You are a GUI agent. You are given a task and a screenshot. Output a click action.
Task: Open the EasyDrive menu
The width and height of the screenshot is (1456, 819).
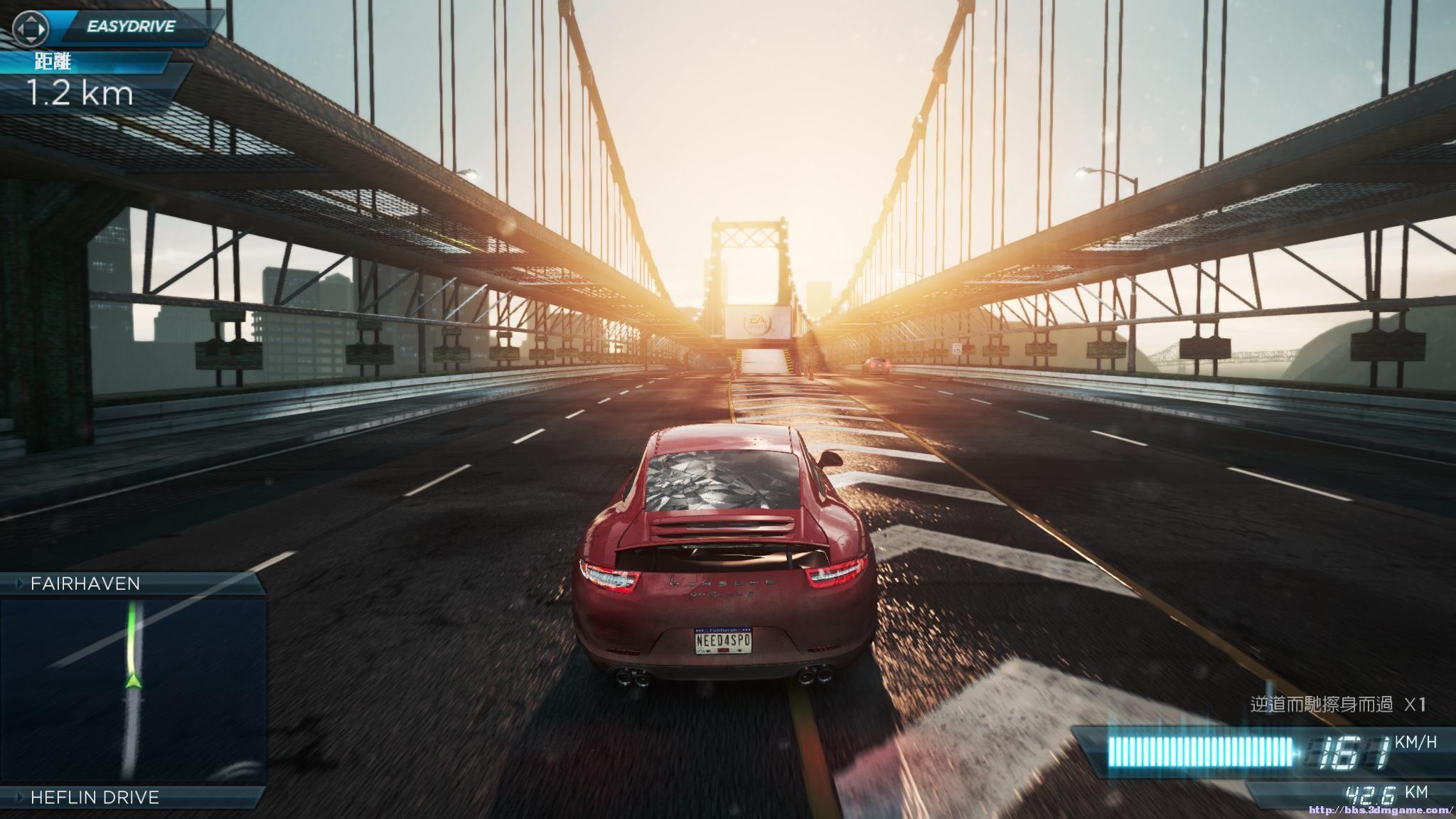click(x=130, y=27)
